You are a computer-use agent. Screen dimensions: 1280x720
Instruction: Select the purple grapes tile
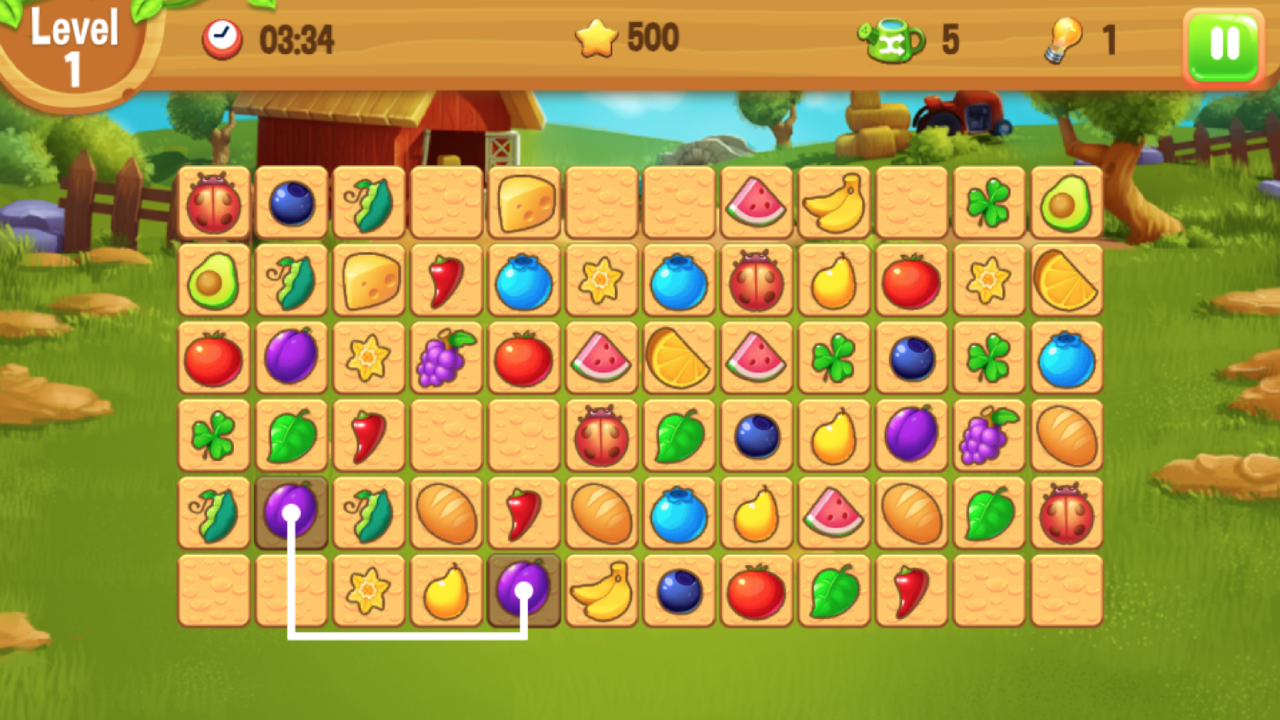pyautogui.click(x=446, y=359)
